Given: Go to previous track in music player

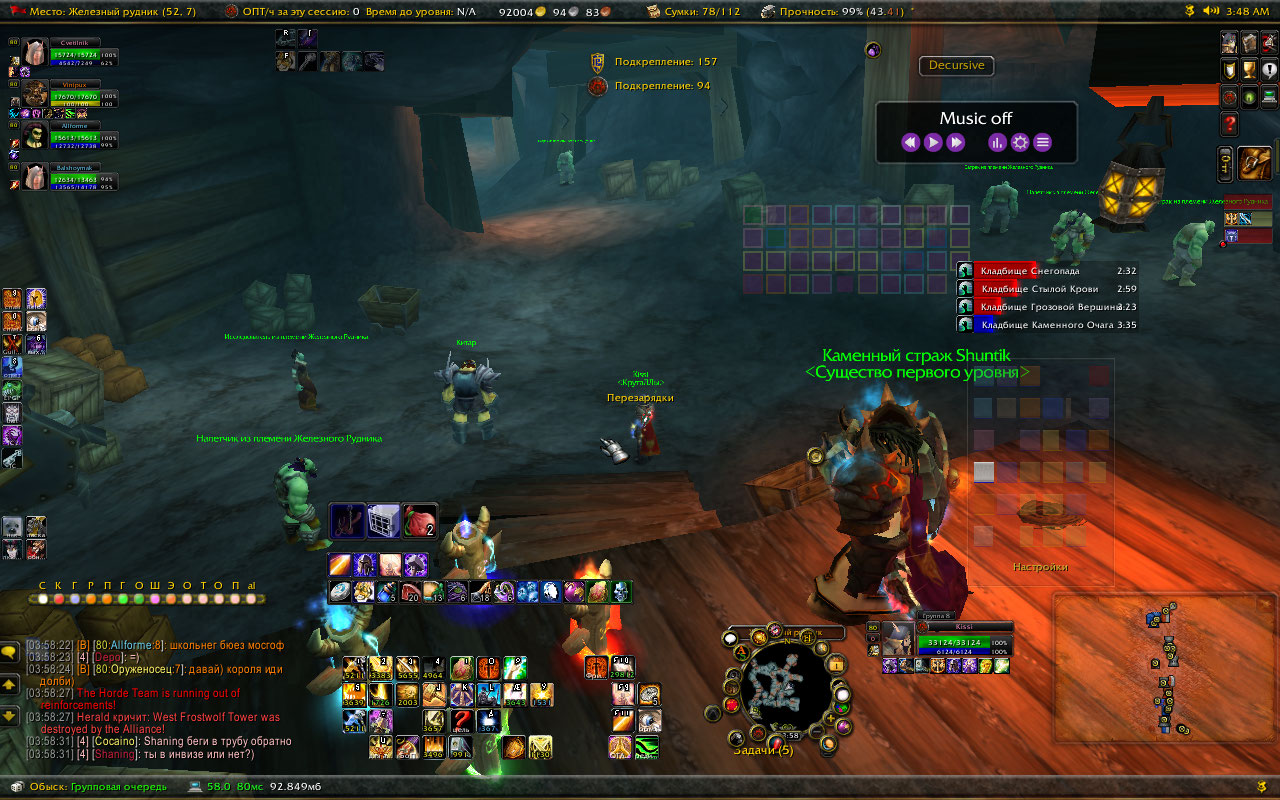Looking at the screenshot, I should point(910,142).
